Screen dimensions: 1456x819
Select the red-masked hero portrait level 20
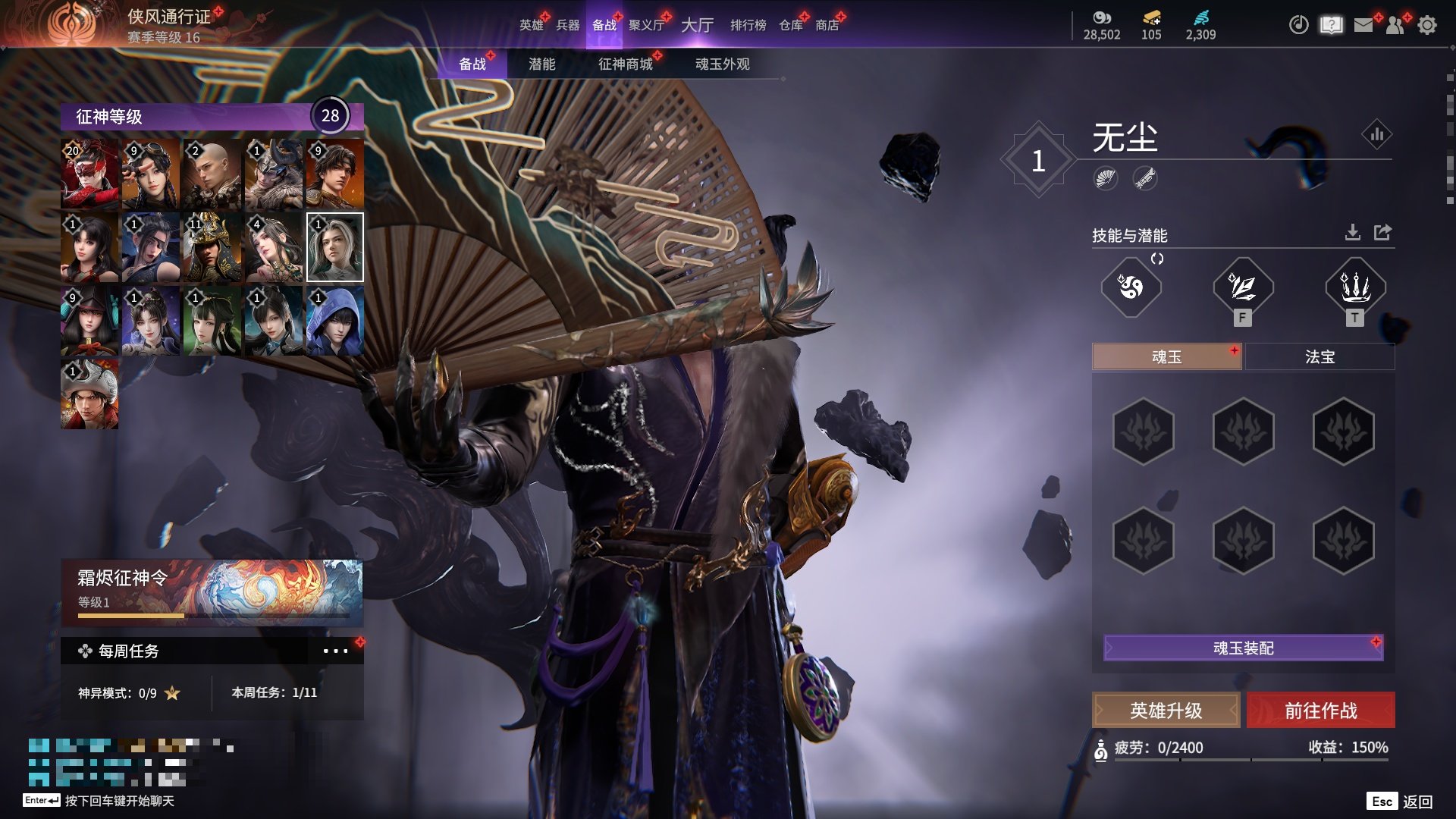click(89, 174)
